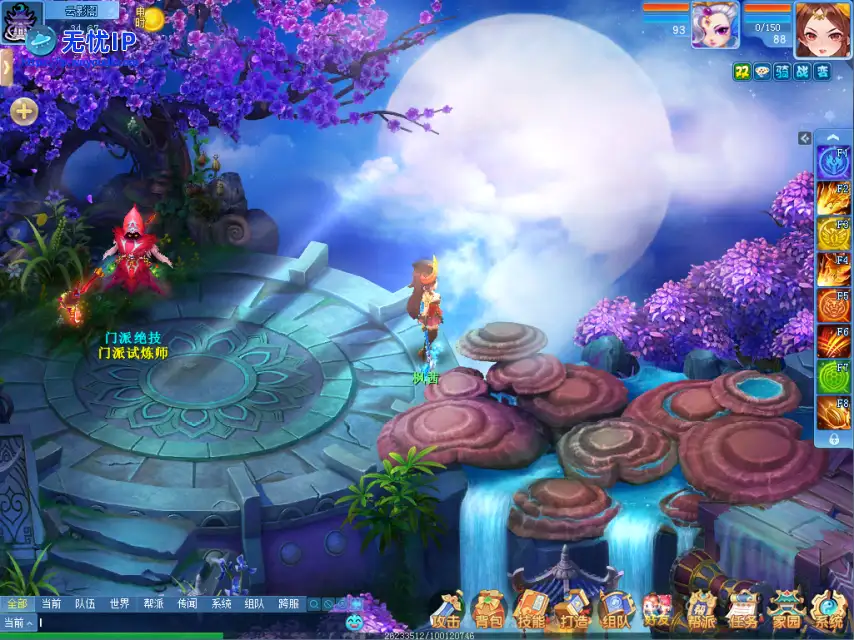
Task: Switch chat to the 世界 world tab
Action: (x=119, y=604)
